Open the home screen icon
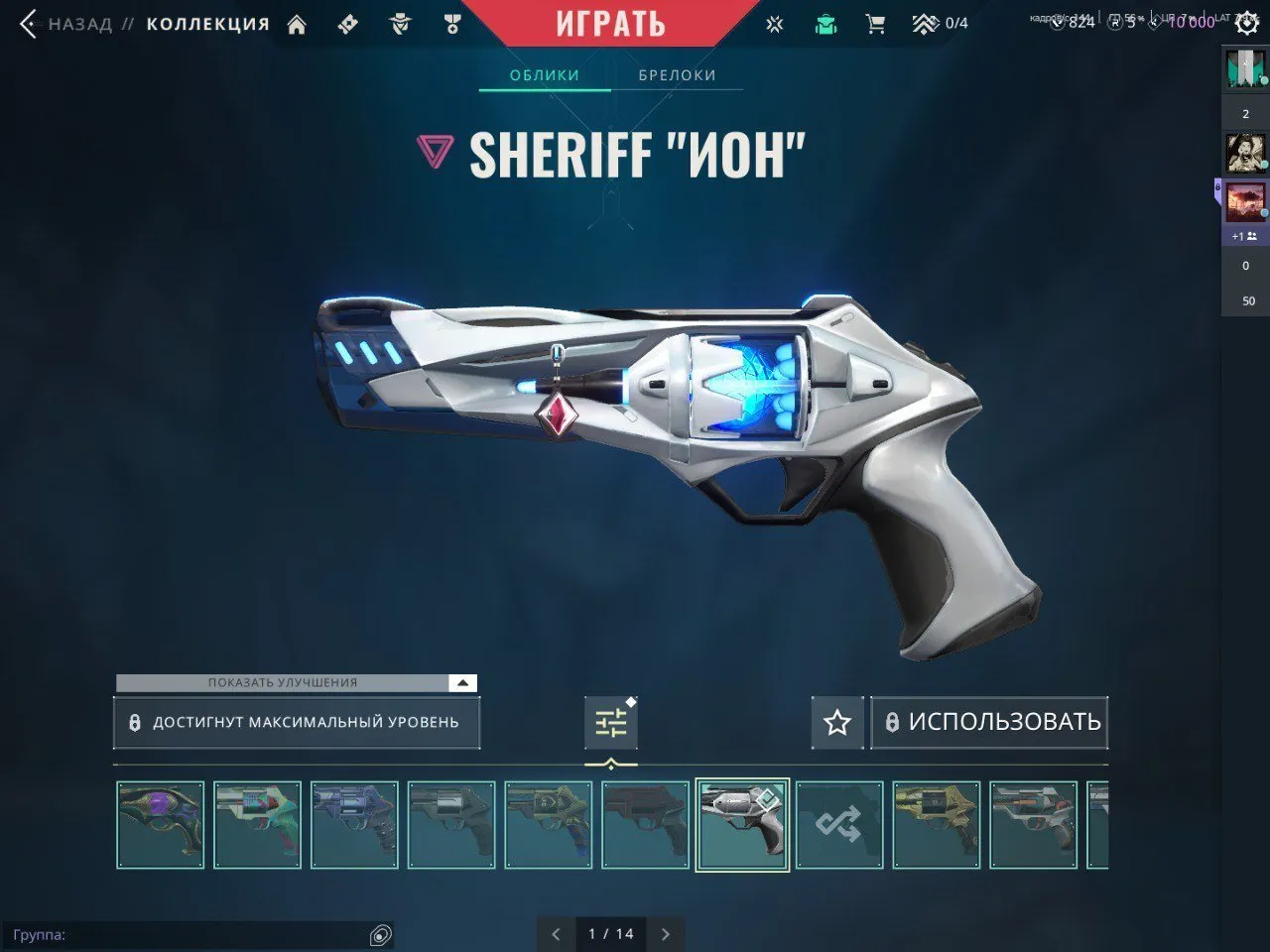The height and width of the screenshot is (952, 1270). pos(298,23)
